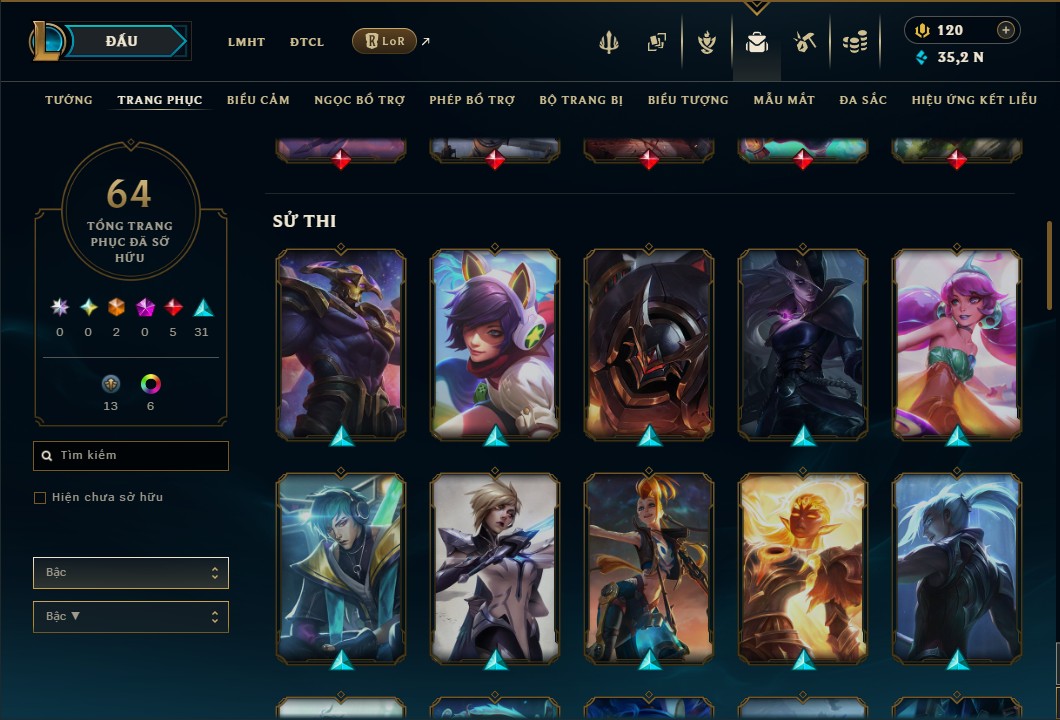Open the LMHT home tab
Screen dimensions: 1060x720
click(x=246, y=42)
